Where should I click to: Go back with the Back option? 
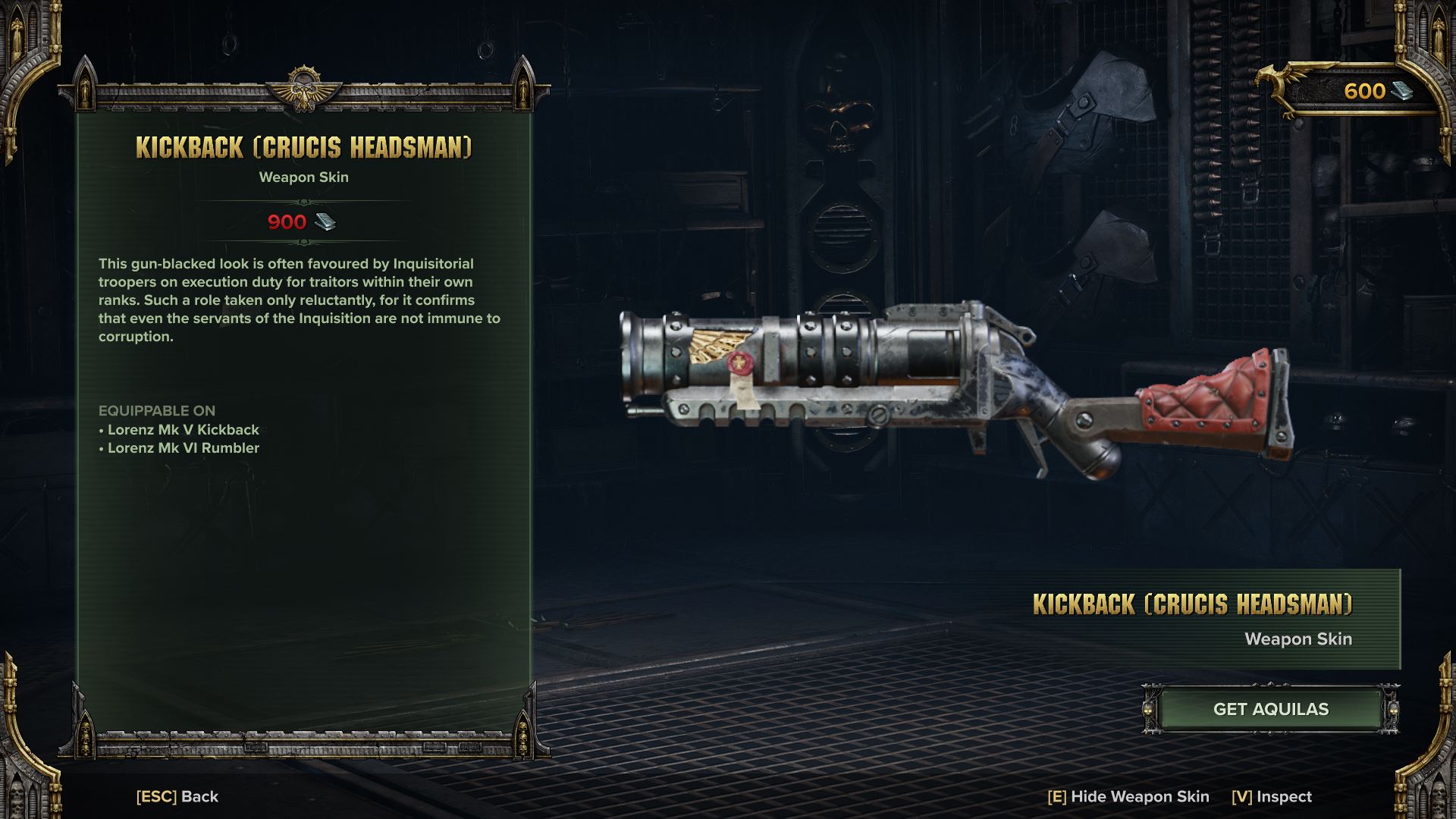[x=177, y=796]
